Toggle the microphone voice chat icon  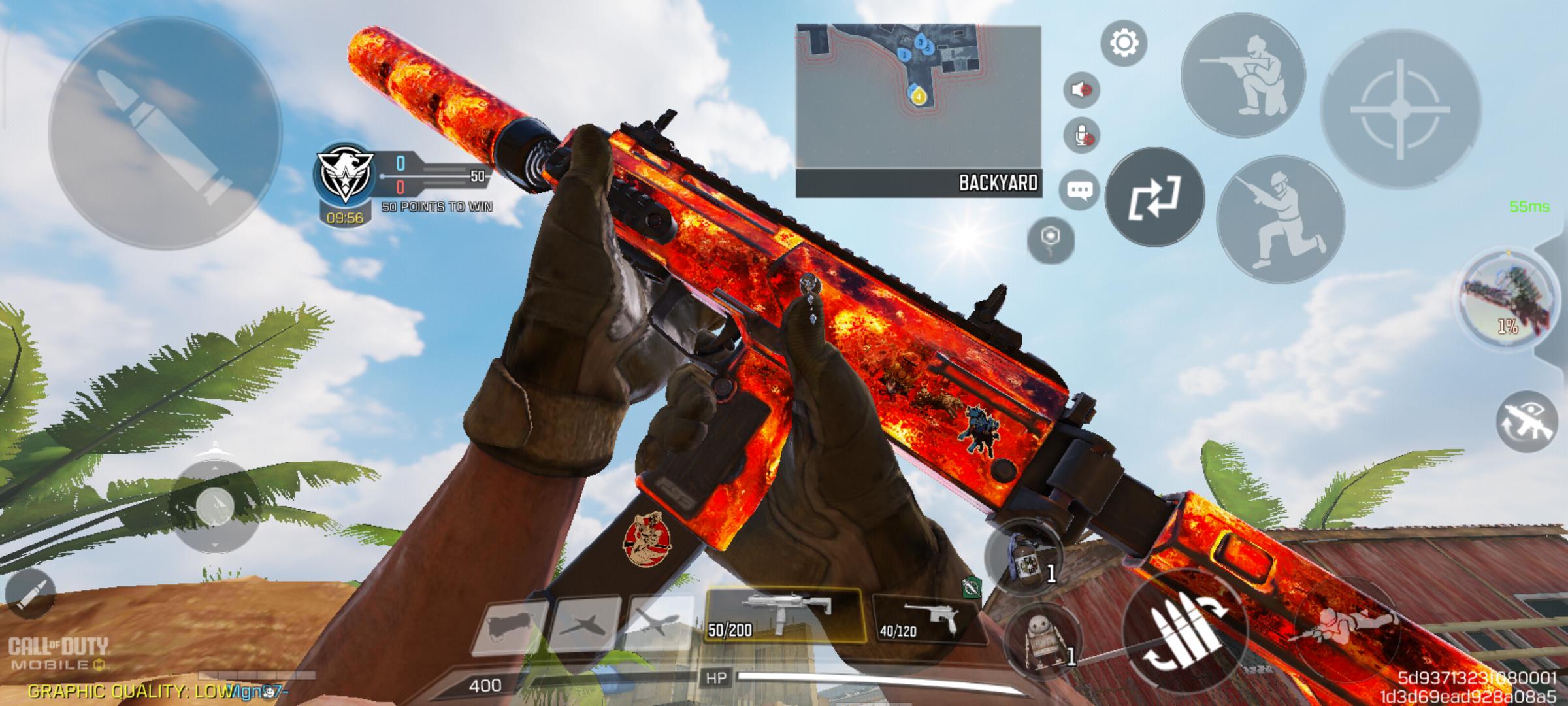[1081, 136]
